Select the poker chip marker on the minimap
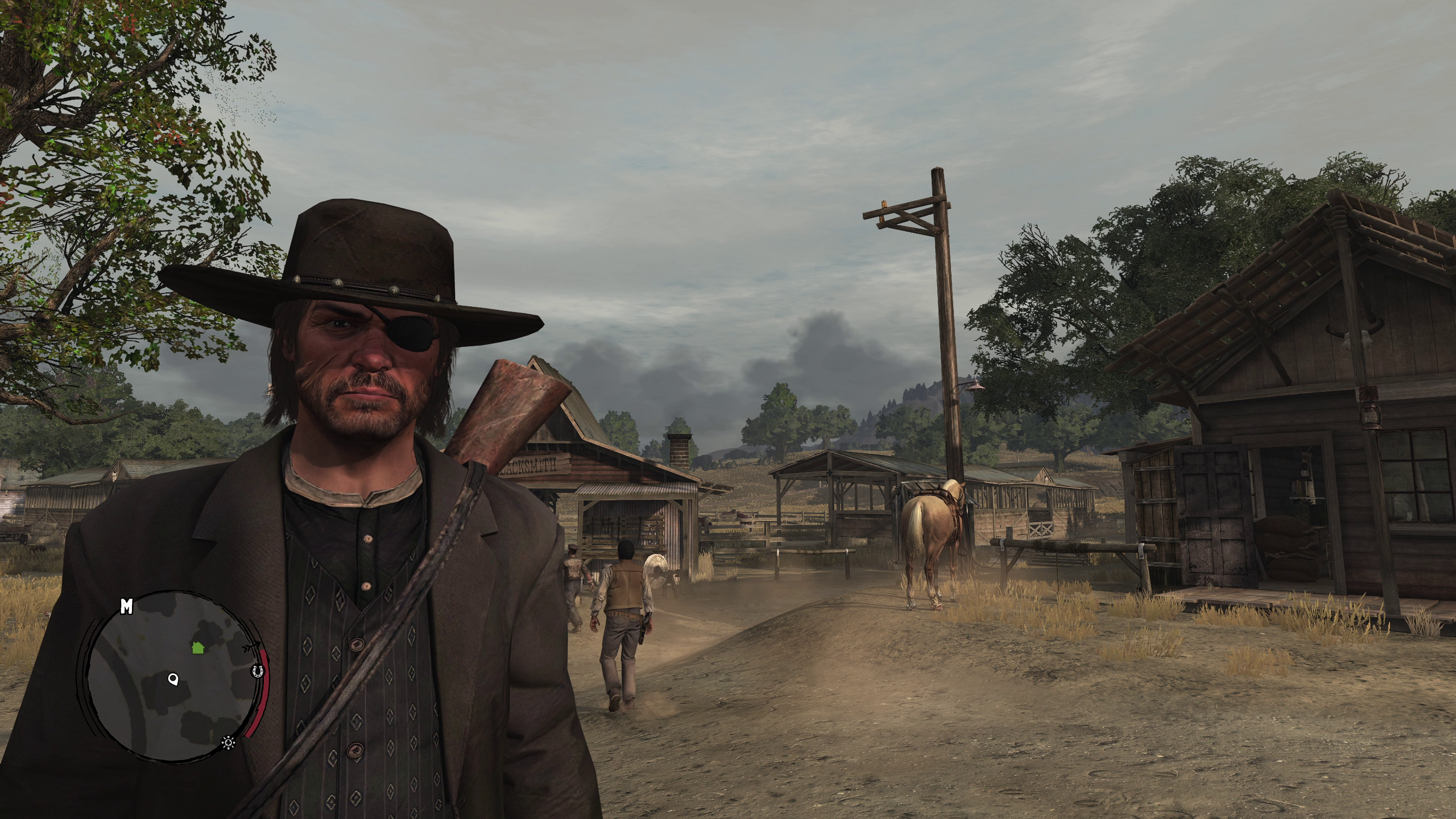 [x=229, y=741]
